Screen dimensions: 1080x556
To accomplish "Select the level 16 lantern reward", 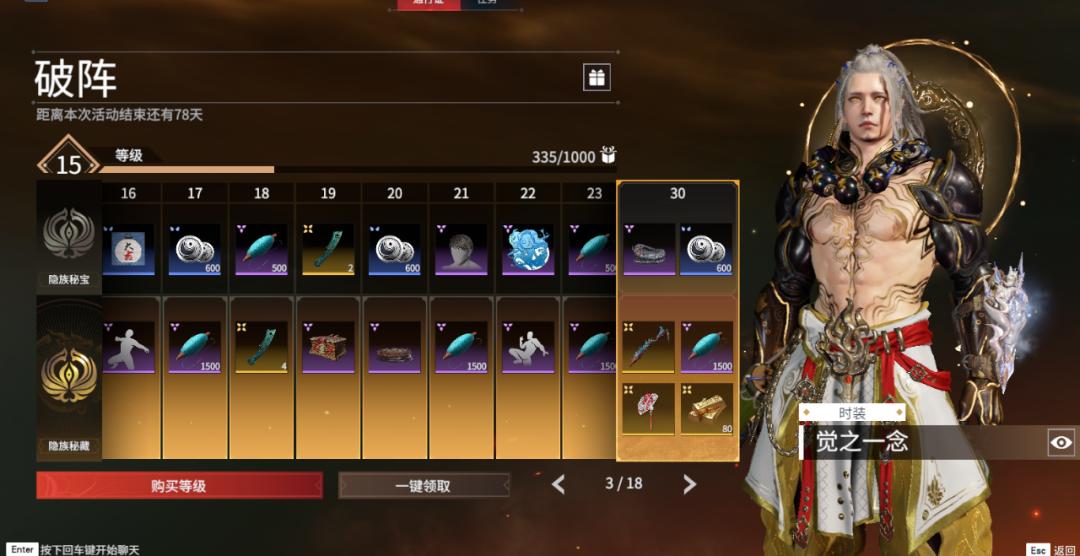I will [128, 249].
